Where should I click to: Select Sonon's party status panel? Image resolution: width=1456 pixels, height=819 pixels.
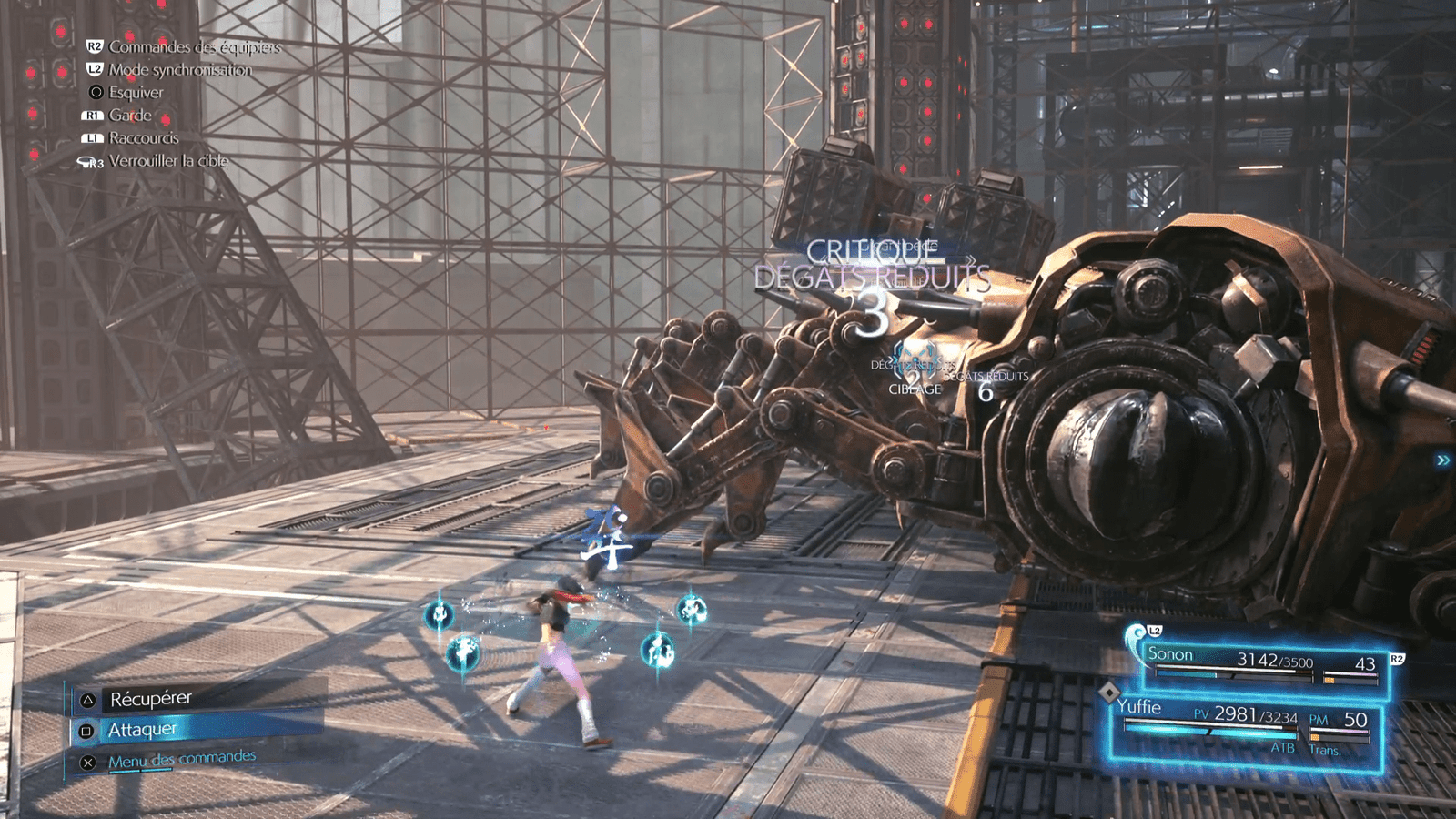[1260, 663]
